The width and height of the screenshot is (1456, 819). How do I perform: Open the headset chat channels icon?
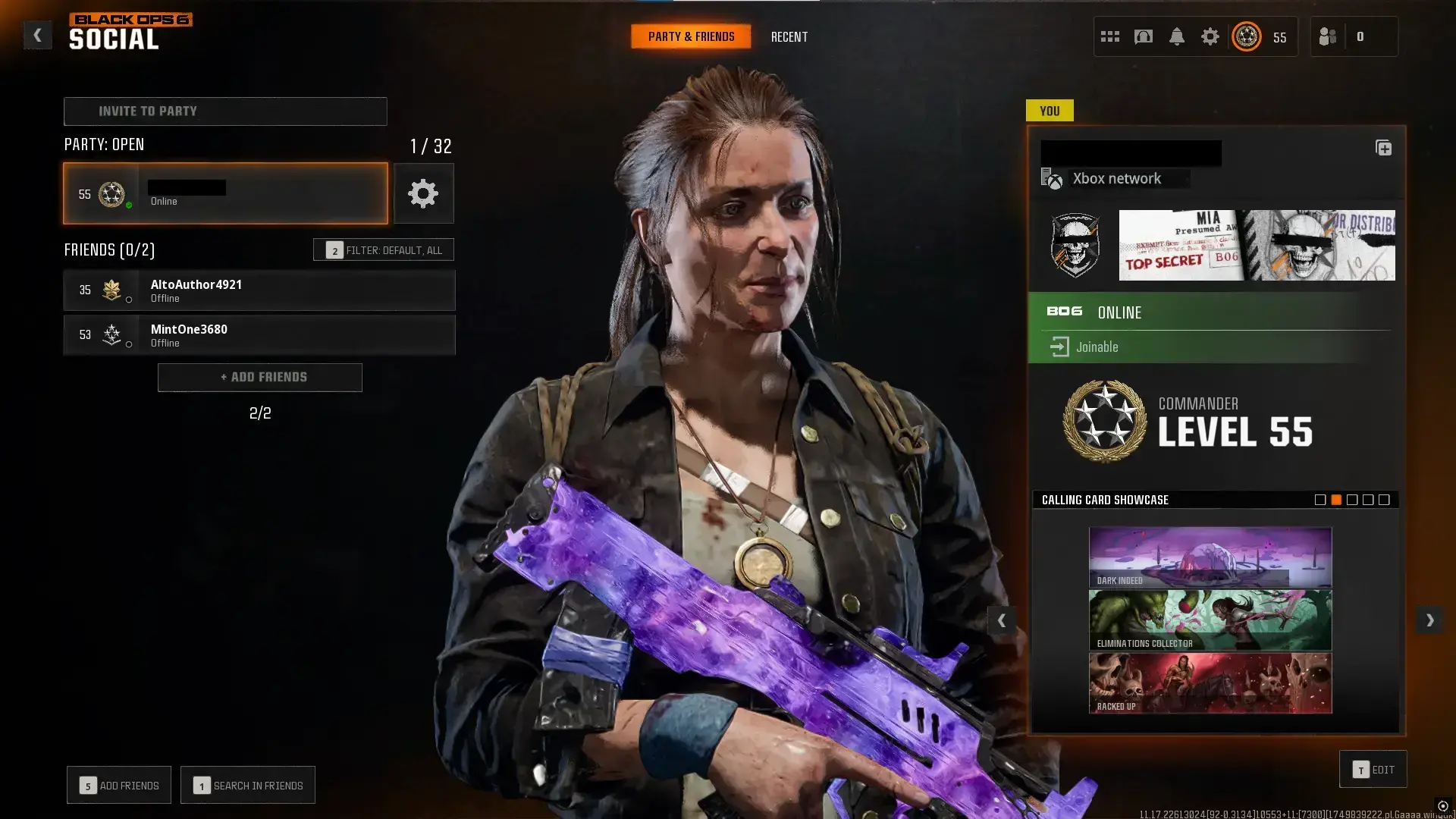(1142, 36)
